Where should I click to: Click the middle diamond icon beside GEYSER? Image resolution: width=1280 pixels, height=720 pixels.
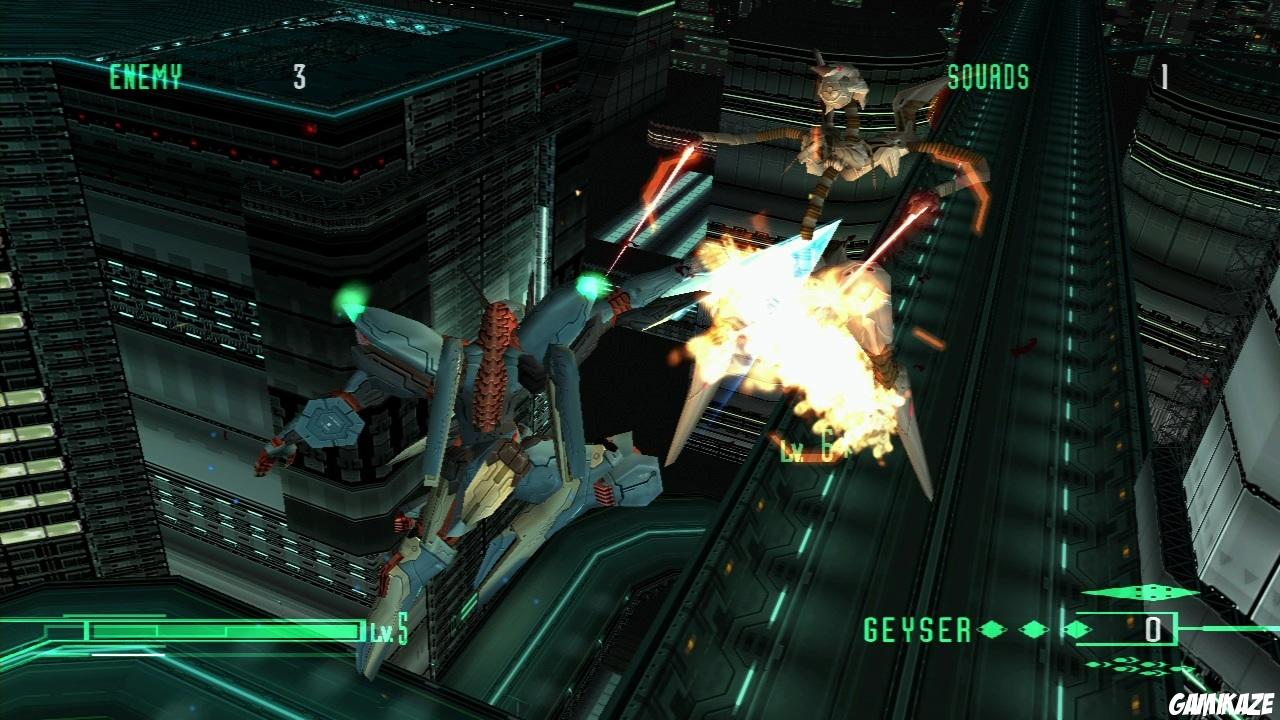[x=1032, y=630]
